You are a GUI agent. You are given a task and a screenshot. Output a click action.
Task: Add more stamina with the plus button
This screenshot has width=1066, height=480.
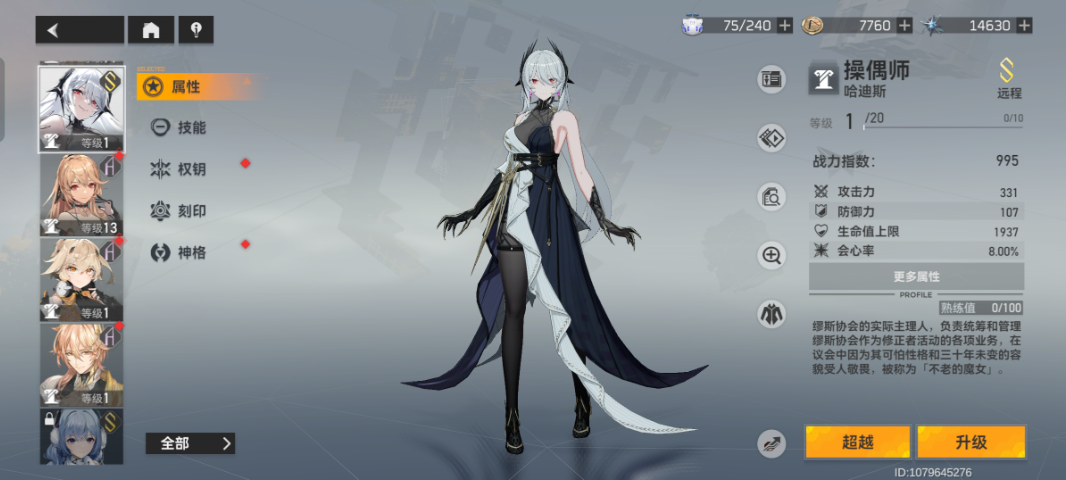(x=785, y=25)
